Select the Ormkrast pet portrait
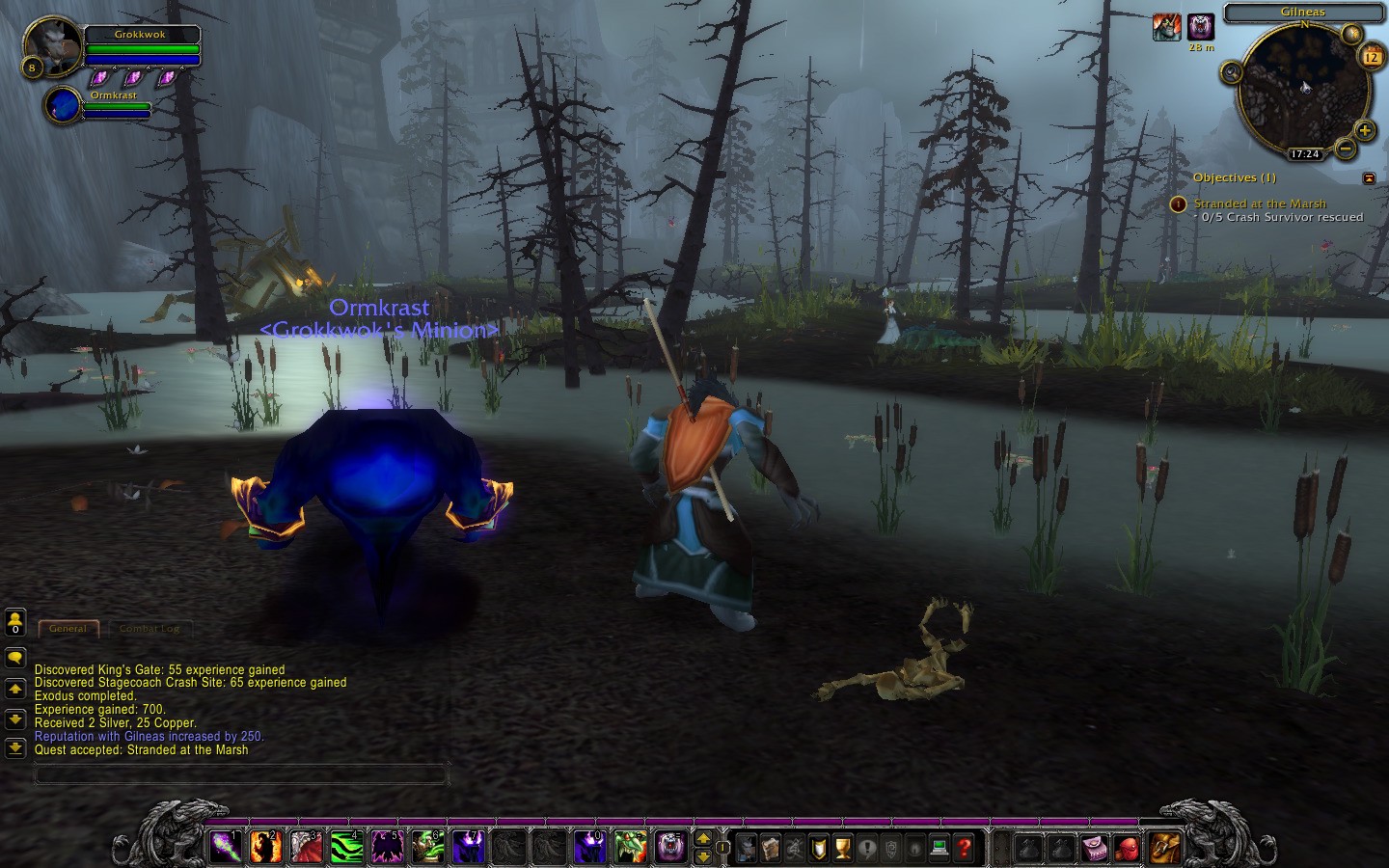 pos(63,105)
